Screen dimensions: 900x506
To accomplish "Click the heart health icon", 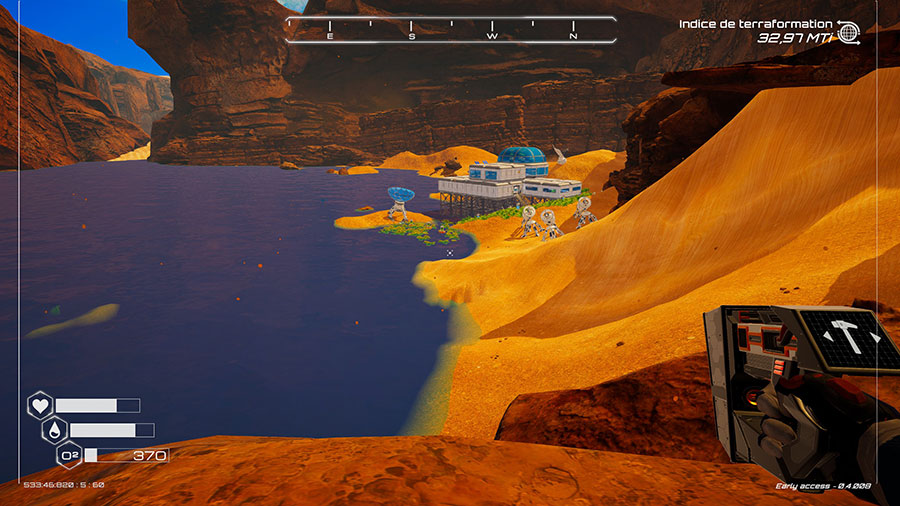I will (40, 405).
